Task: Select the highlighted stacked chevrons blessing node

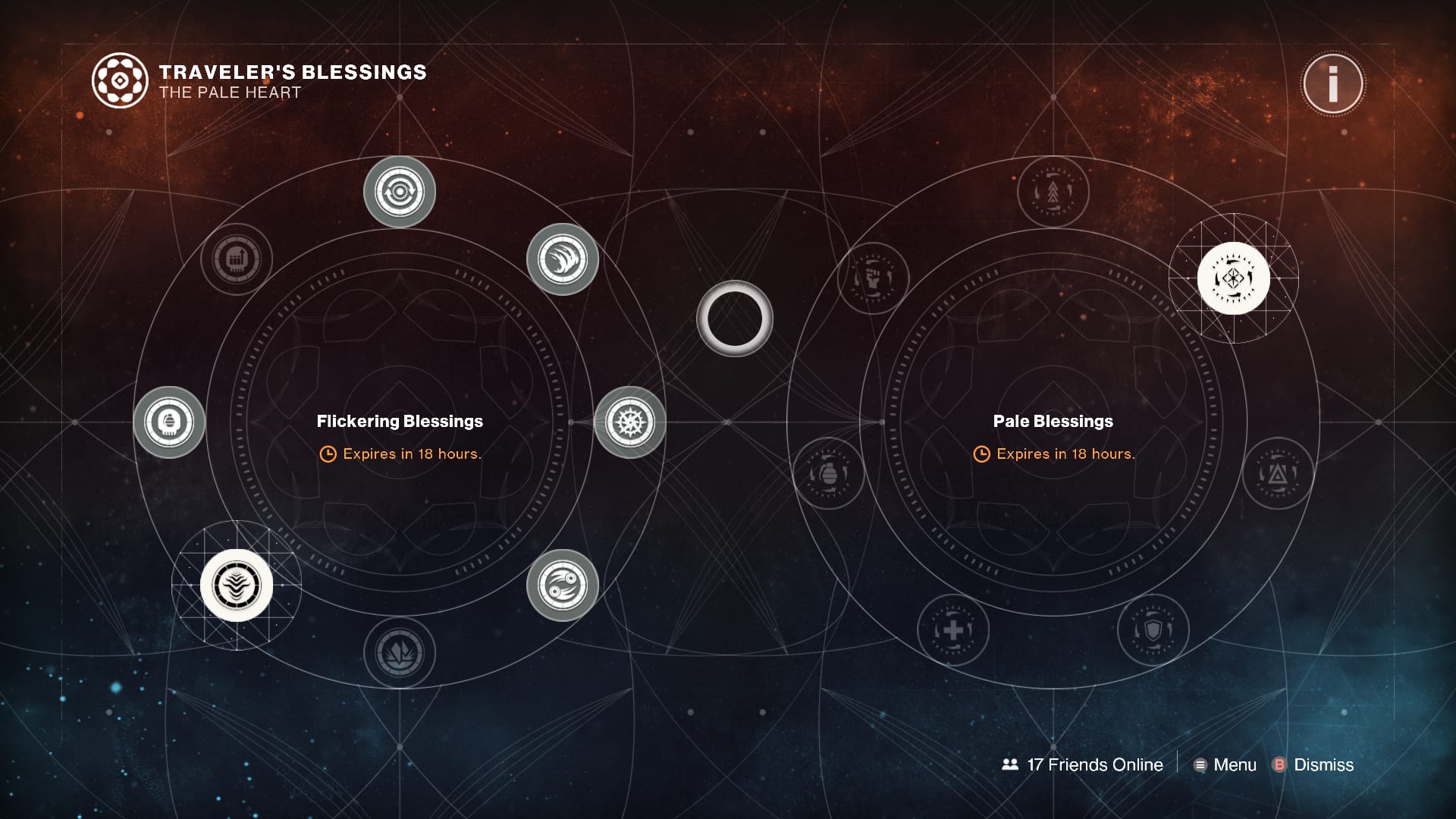Action: (x=237, y=585)
